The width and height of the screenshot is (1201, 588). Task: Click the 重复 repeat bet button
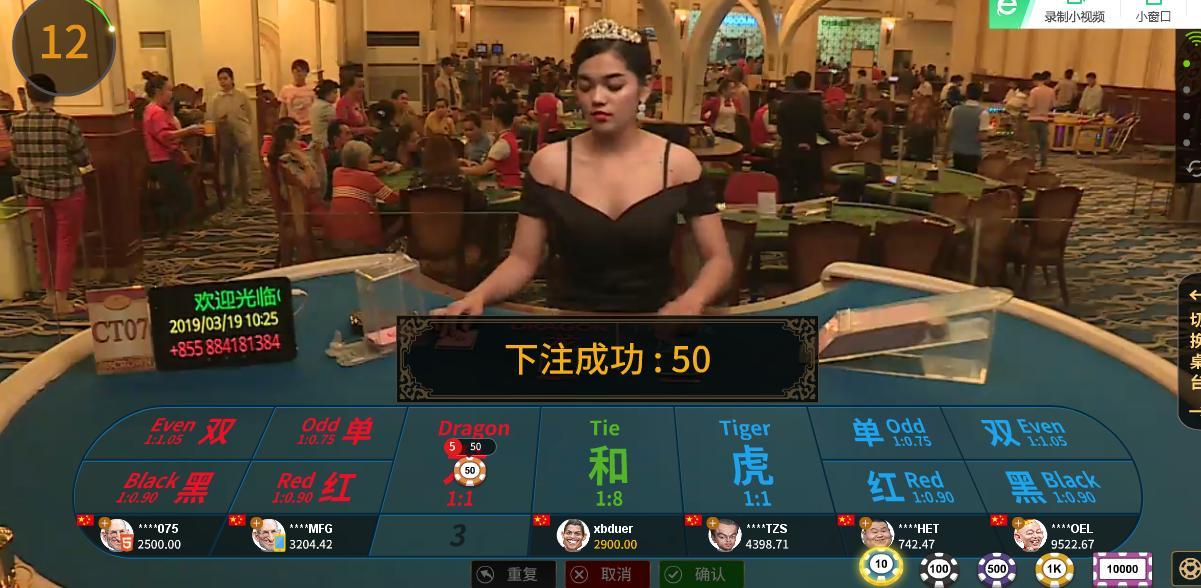(x=511, y=574)
